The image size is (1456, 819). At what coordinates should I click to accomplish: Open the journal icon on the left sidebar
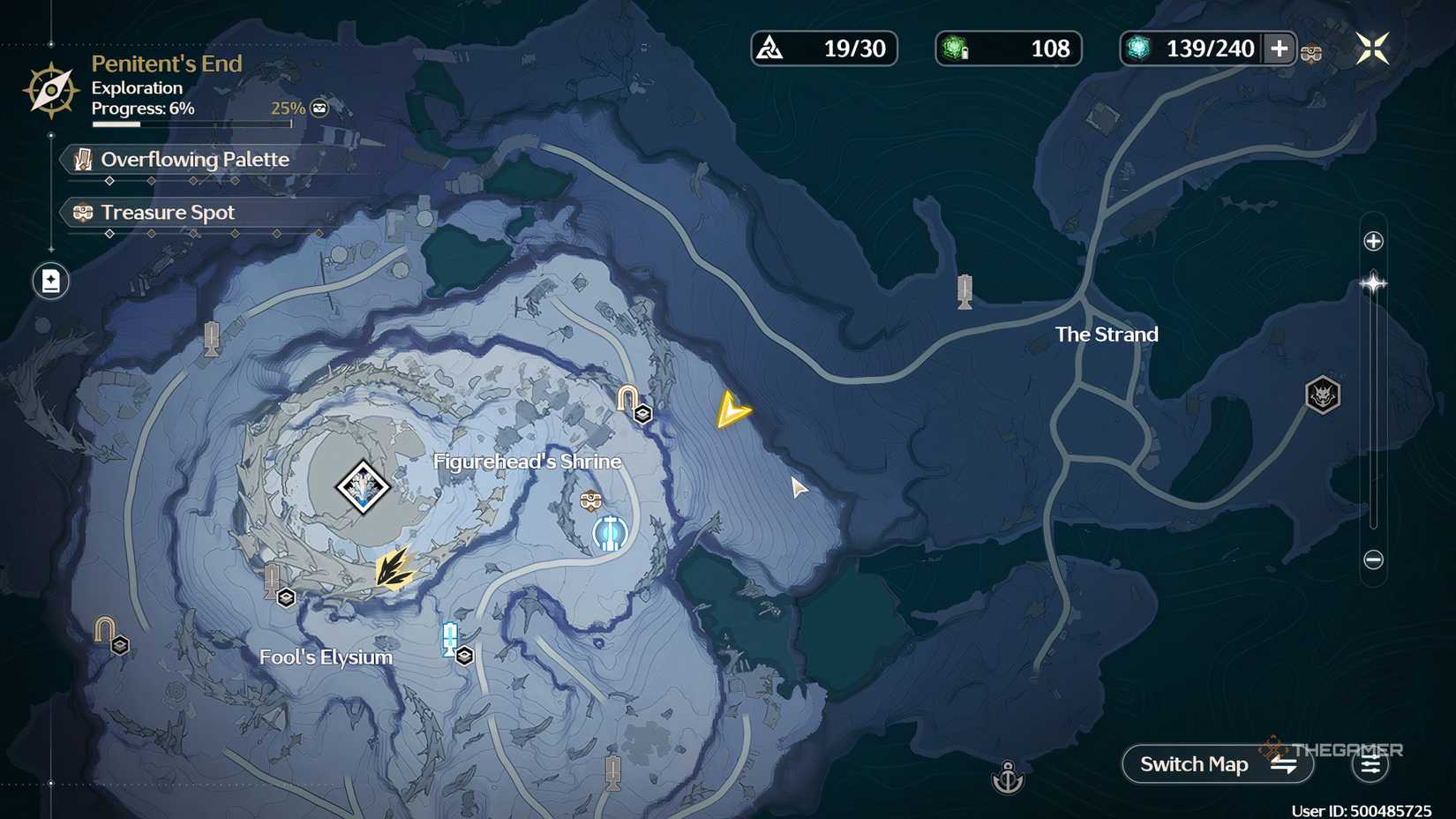click(50, 281)
